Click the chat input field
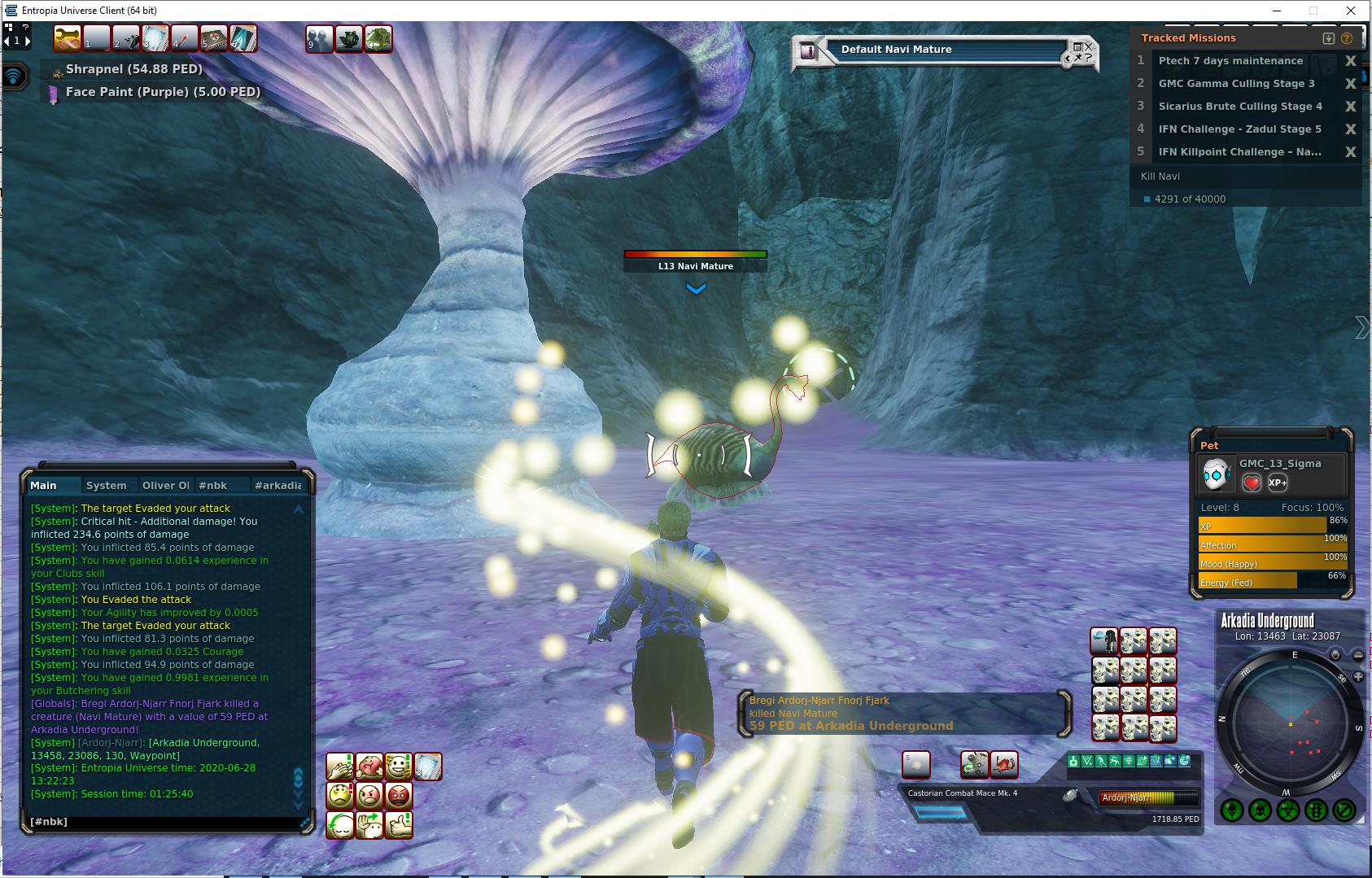The width and height of the screenshot is (1372, 878). 163,822
